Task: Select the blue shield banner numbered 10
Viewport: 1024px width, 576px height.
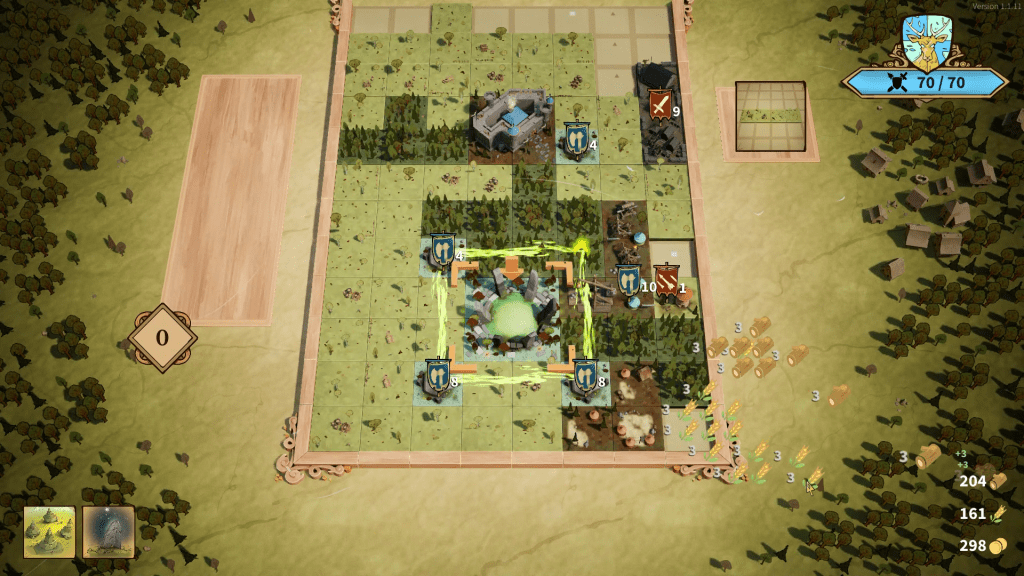Action: 628,281
